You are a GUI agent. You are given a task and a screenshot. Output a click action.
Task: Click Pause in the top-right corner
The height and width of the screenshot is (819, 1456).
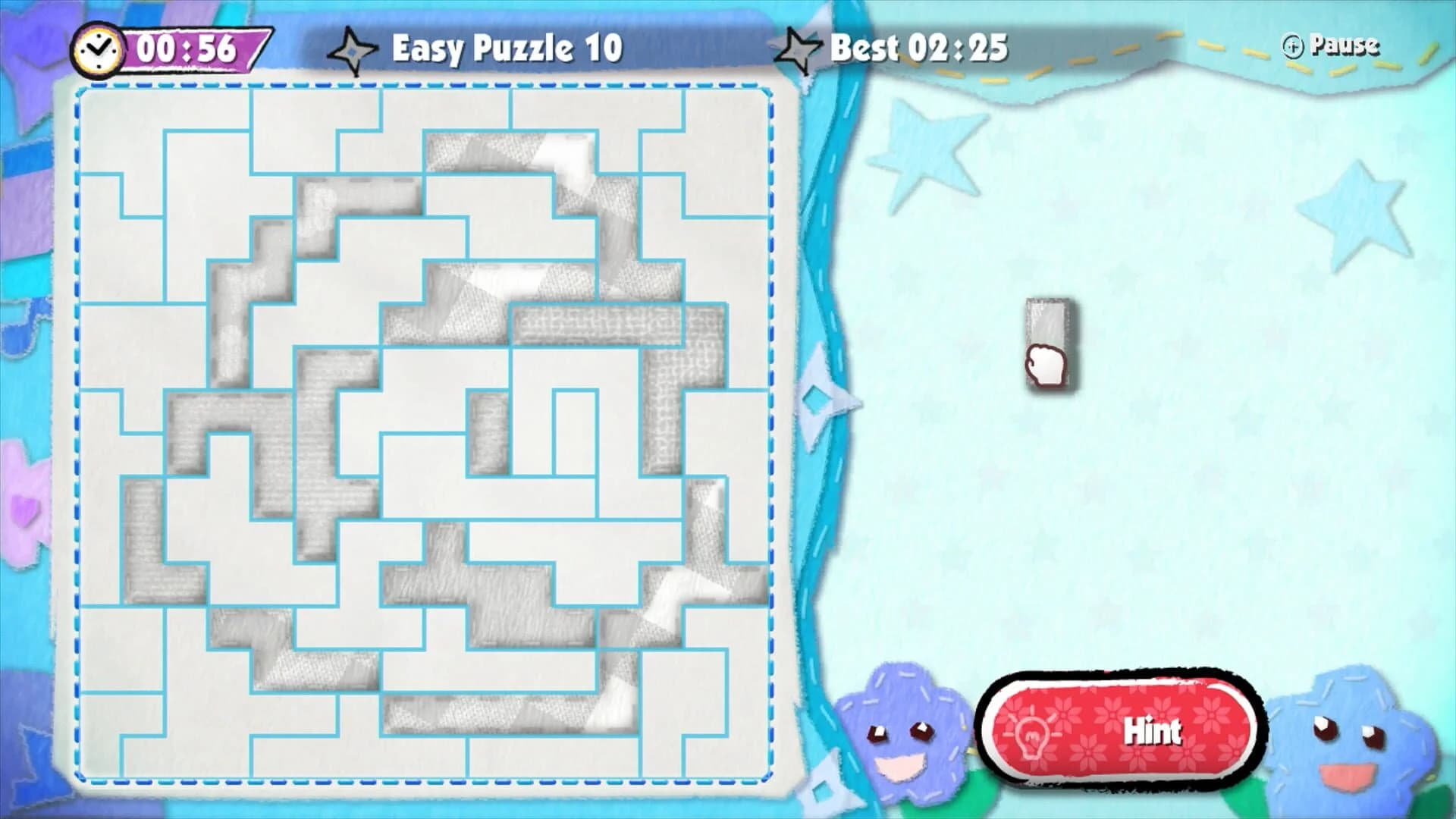click(1346, 45)
